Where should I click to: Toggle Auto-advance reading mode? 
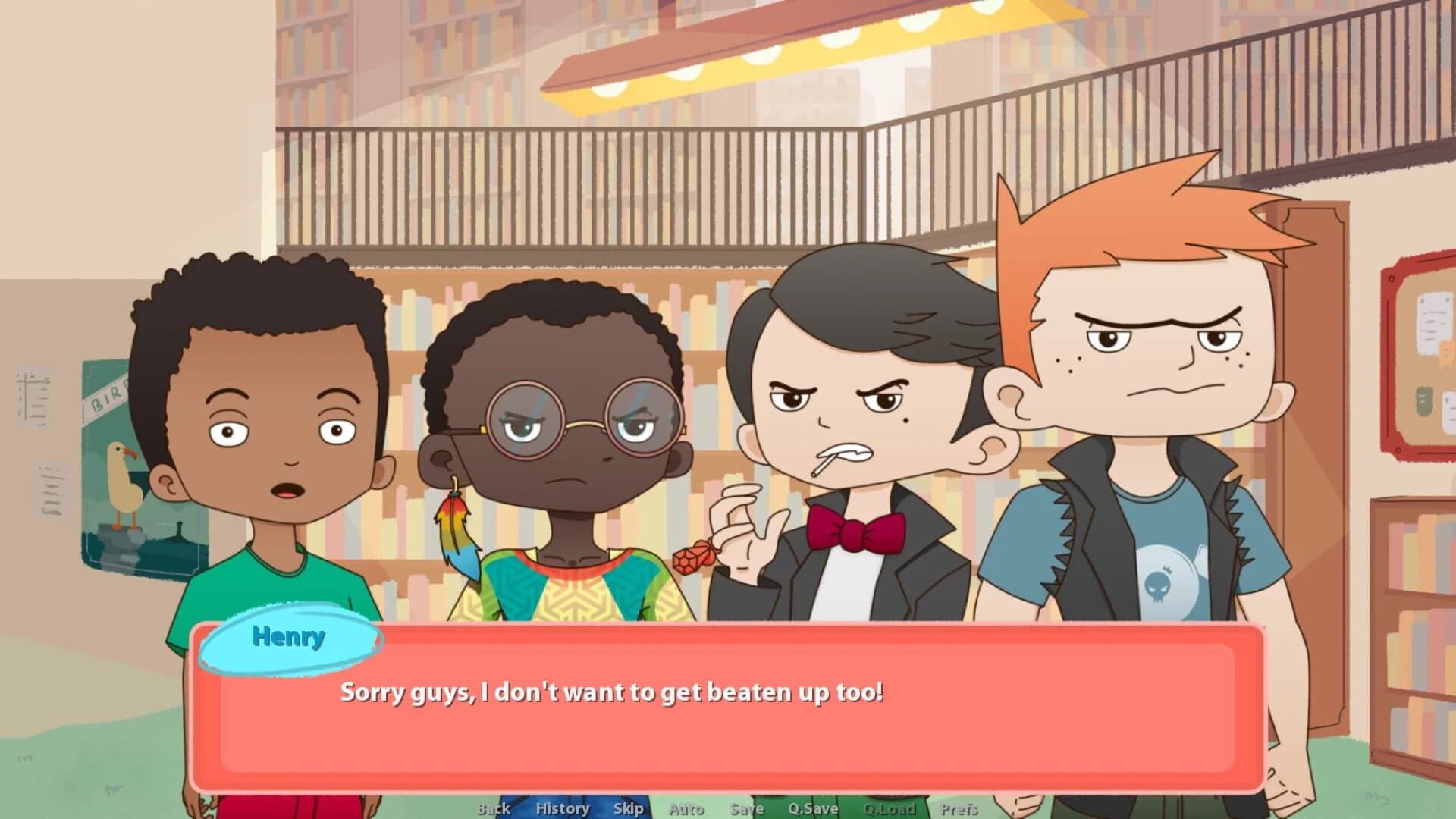tap(686, 808)
